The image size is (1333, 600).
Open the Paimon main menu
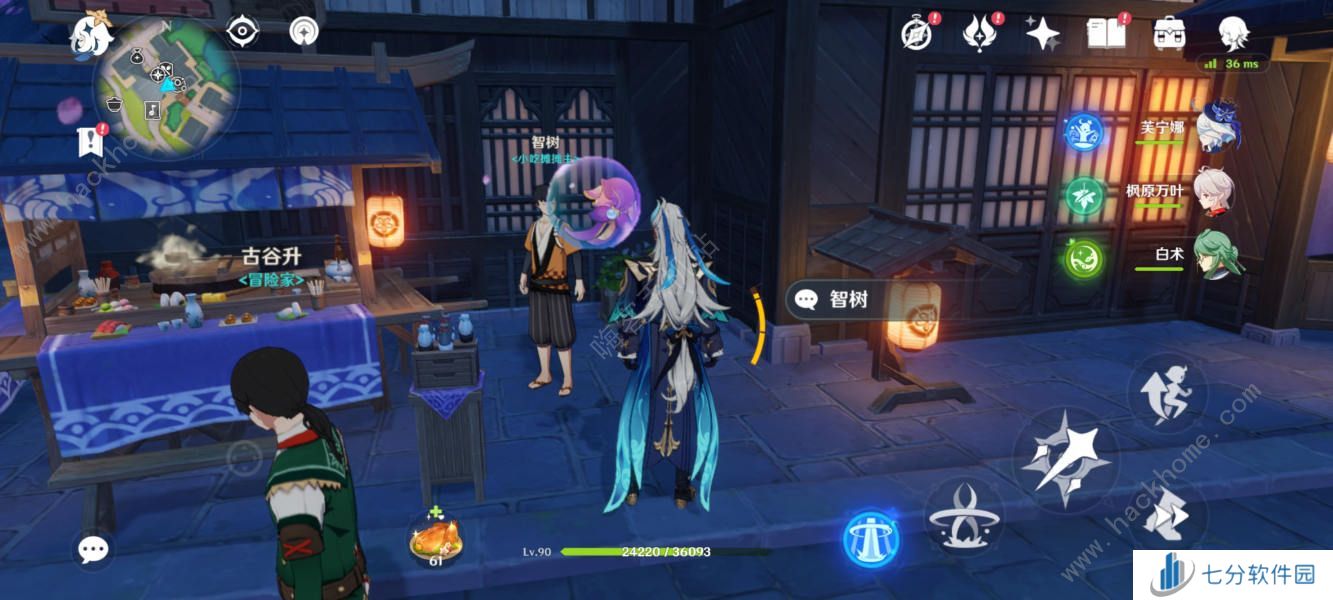click(88, 36)
